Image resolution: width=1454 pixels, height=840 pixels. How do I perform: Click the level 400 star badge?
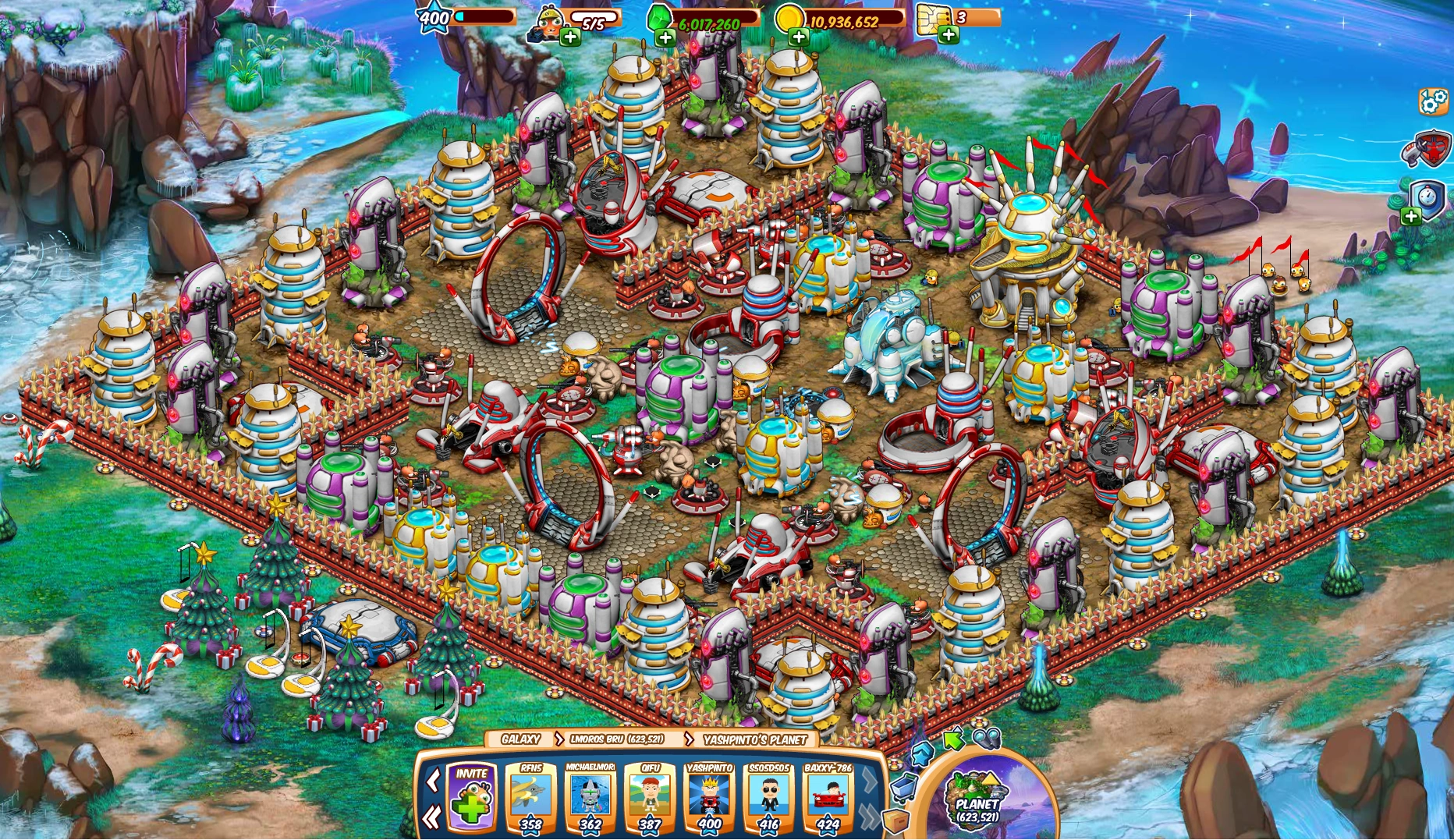pos(434,16)
